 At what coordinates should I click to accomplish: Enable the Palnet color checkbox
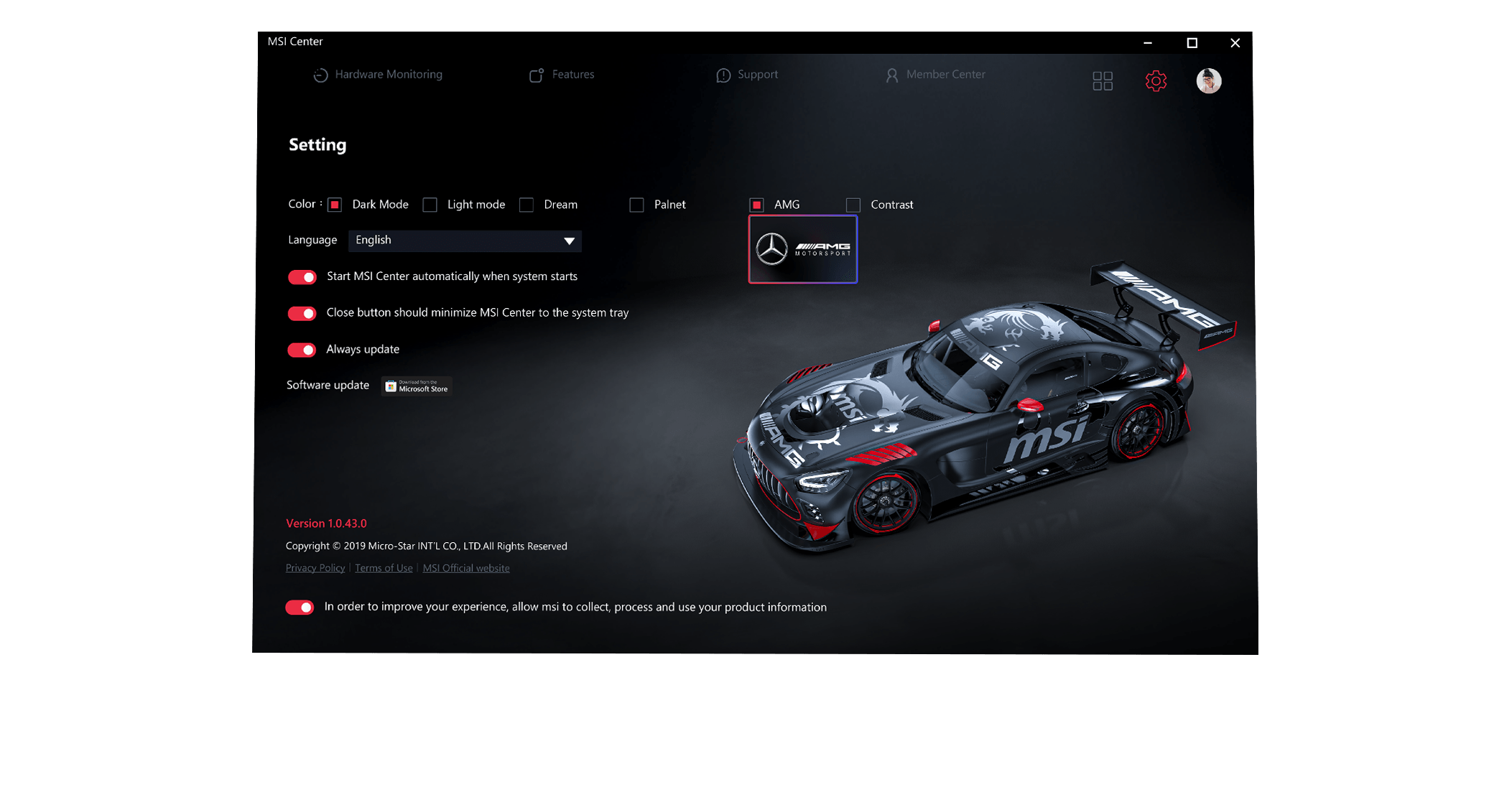tap(636, 205)
